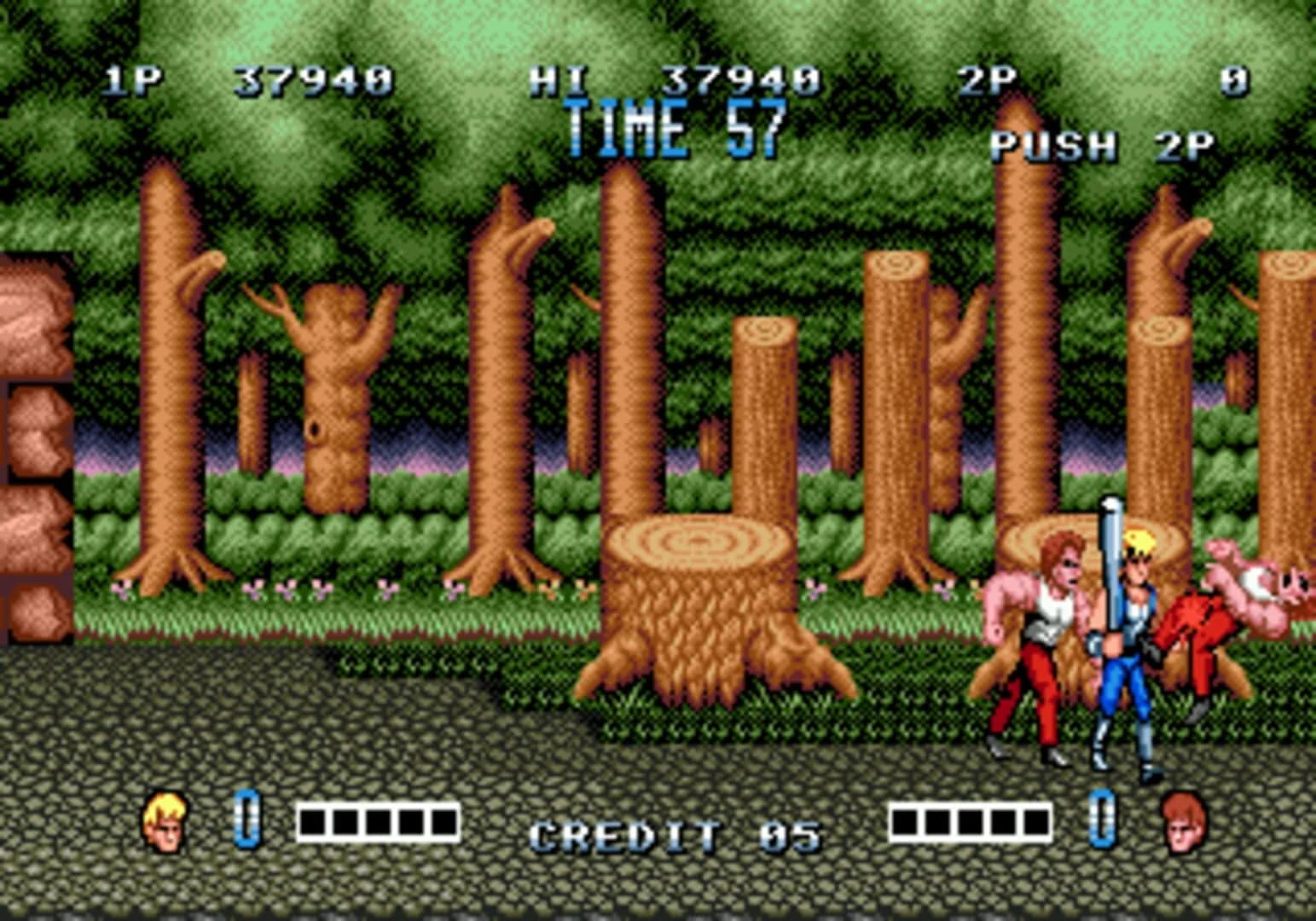Click the TIME 57 countdown display
The image size is (1316, 921).
click(674, 128)
